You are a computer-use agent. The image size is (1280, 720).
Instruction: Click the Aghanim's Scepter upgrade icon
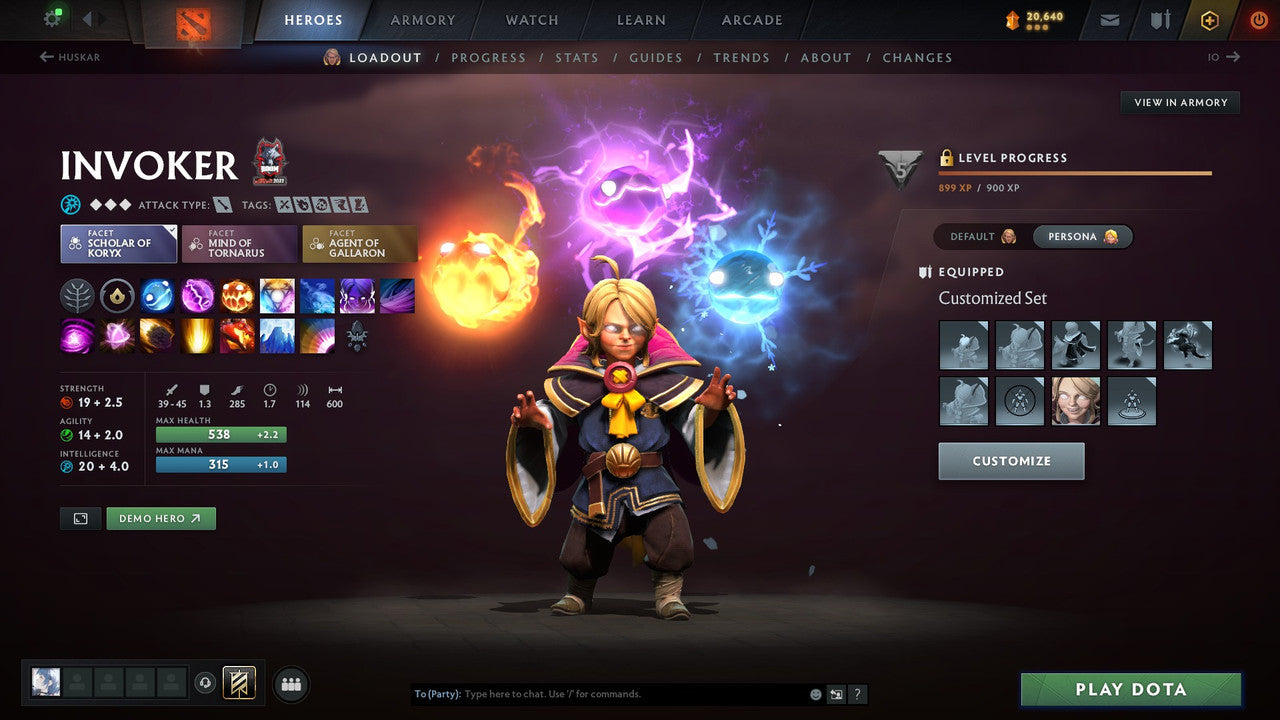(x=117, y=295)
